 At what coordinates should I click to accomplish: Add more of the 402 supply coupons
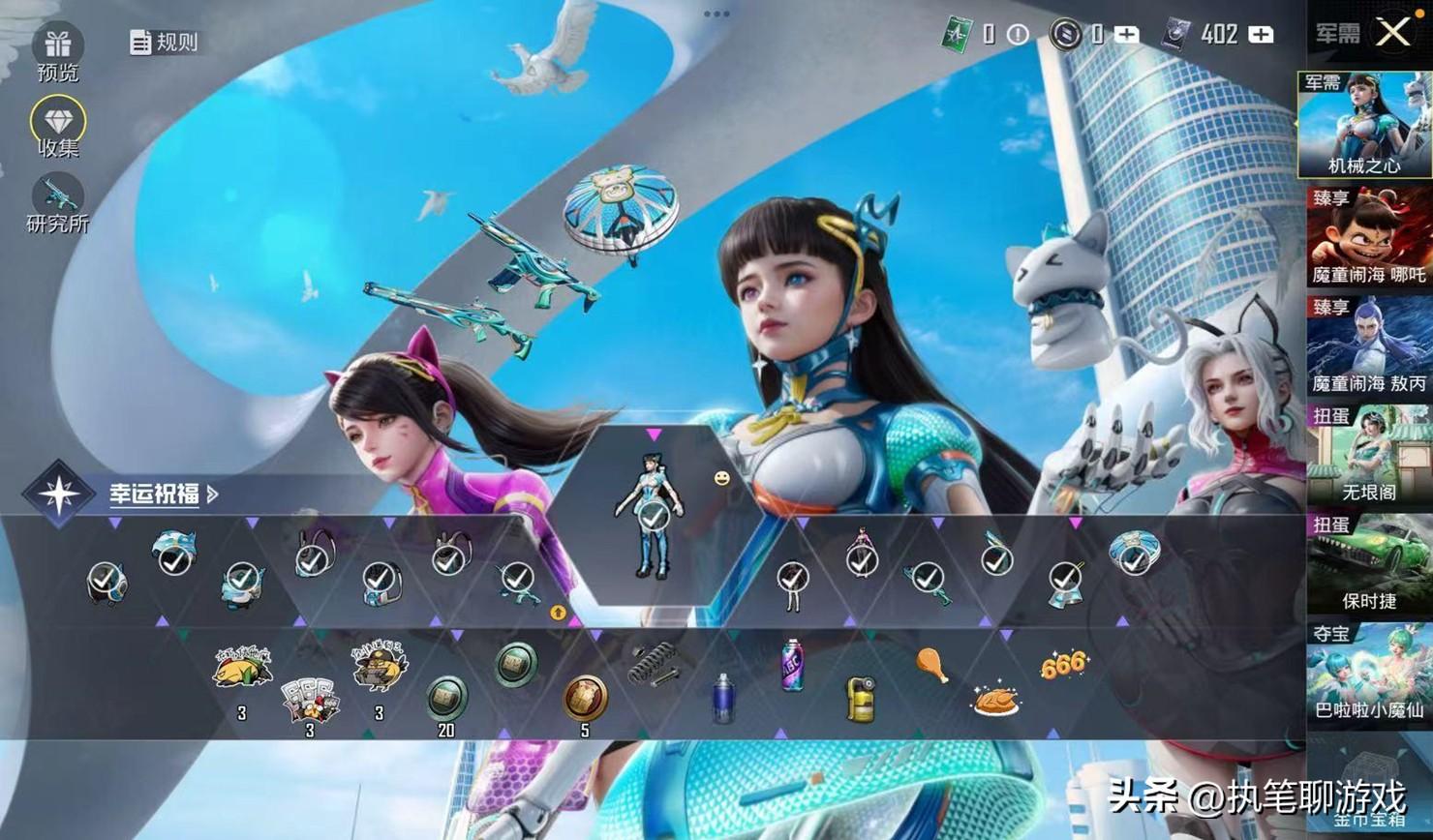tap(1261, 35)
